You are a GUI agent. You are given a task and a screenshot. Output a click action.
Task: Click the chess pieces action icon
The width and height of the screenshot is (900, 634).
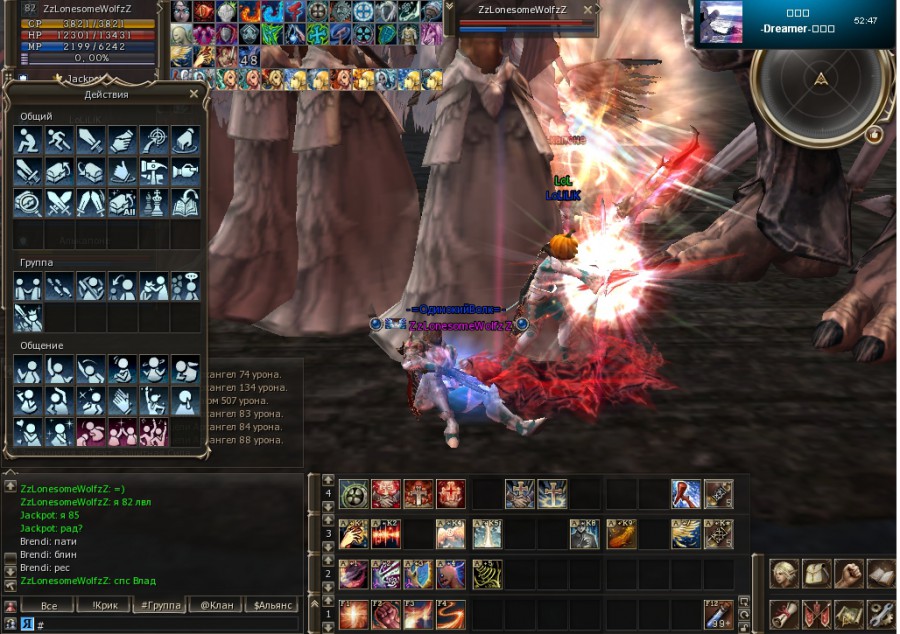[x=153, y=204]
